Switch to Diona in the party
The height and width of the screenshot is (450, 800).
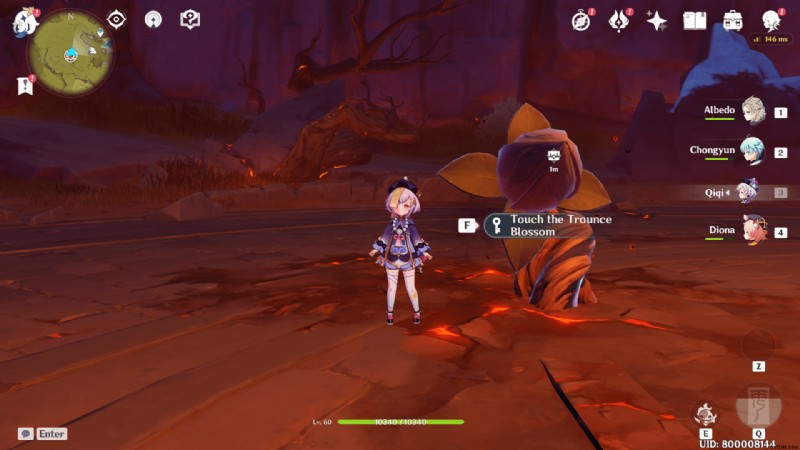pyautogui.click(x=751, y=232)
